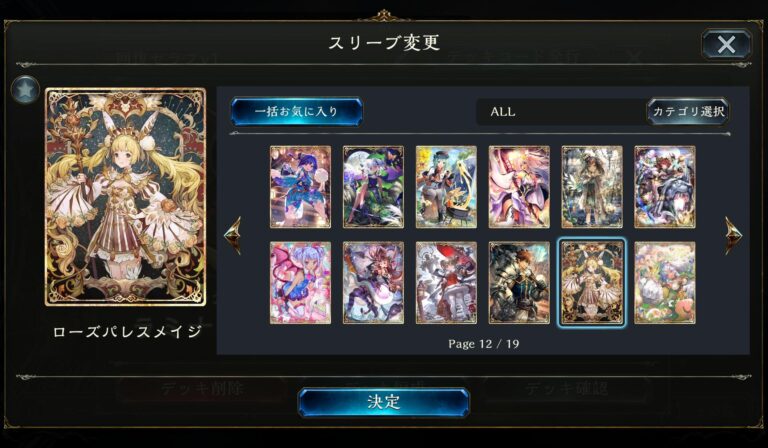Confirm with the 決定 button
The image size is (768, 448).
click(383, 402)
